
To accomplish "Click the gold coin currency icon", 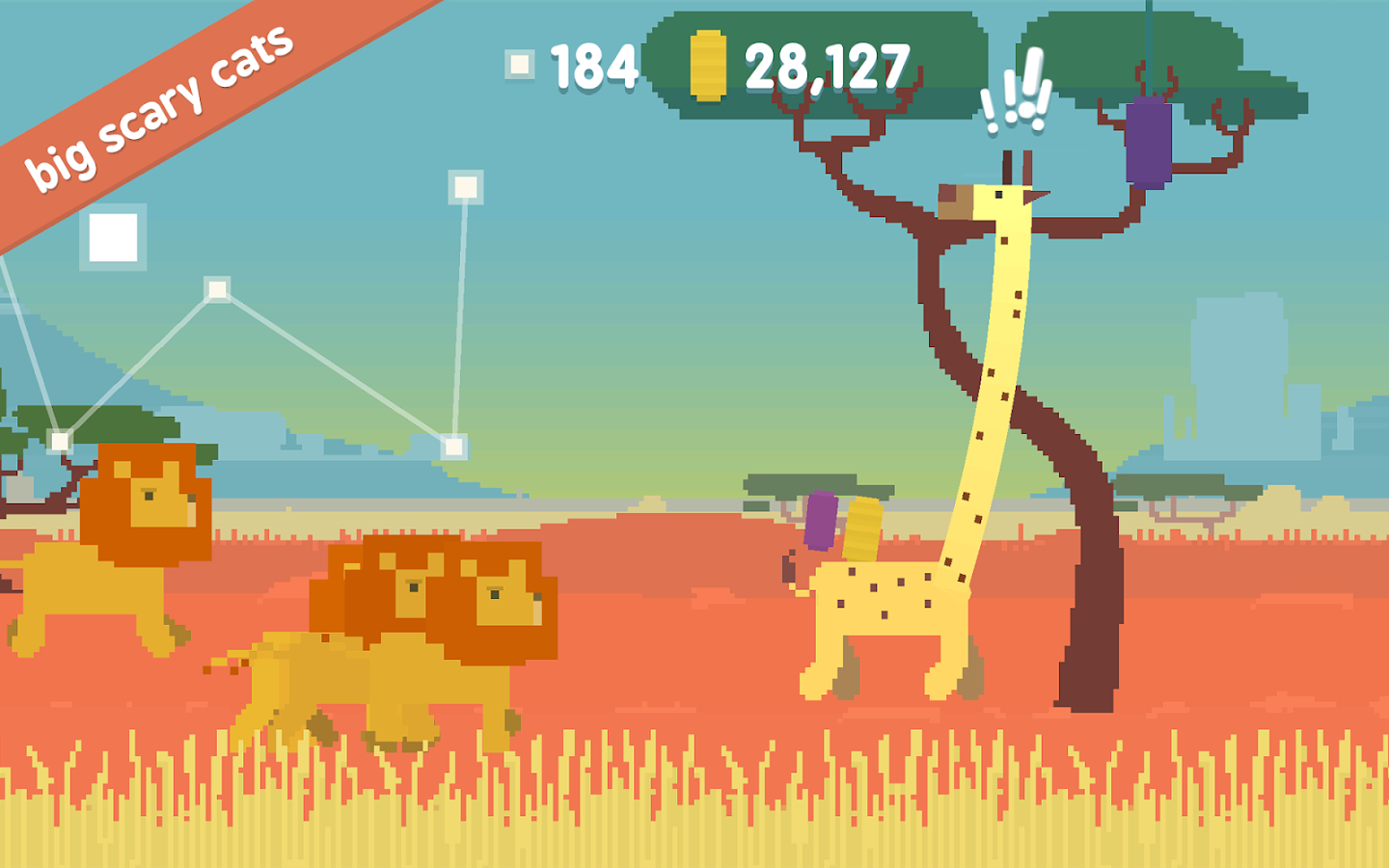I will point(707,66).
